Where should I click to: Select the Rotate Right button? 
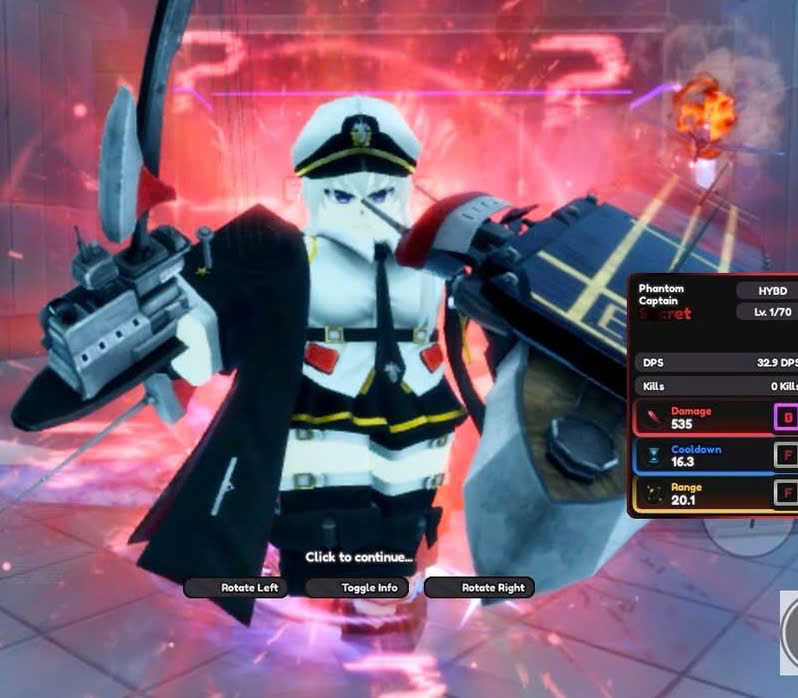click(x=480, y=588)
